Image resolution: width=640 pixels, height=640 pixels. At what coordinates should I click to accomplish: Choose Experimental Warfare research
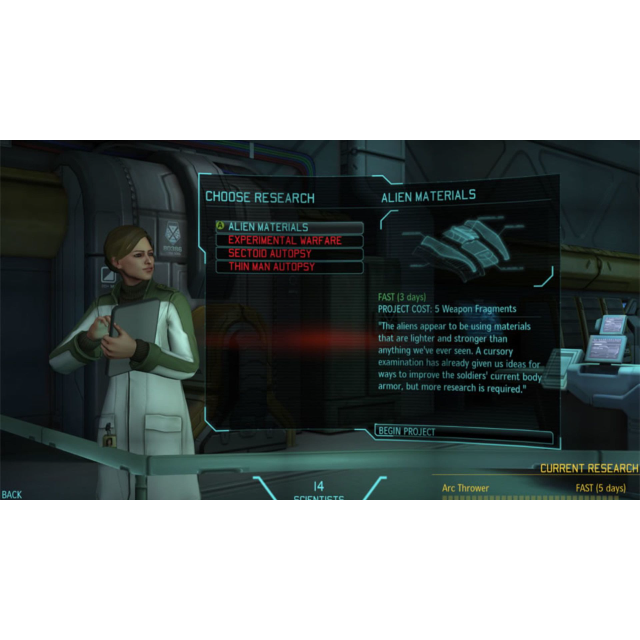click(x=288, y=241)
